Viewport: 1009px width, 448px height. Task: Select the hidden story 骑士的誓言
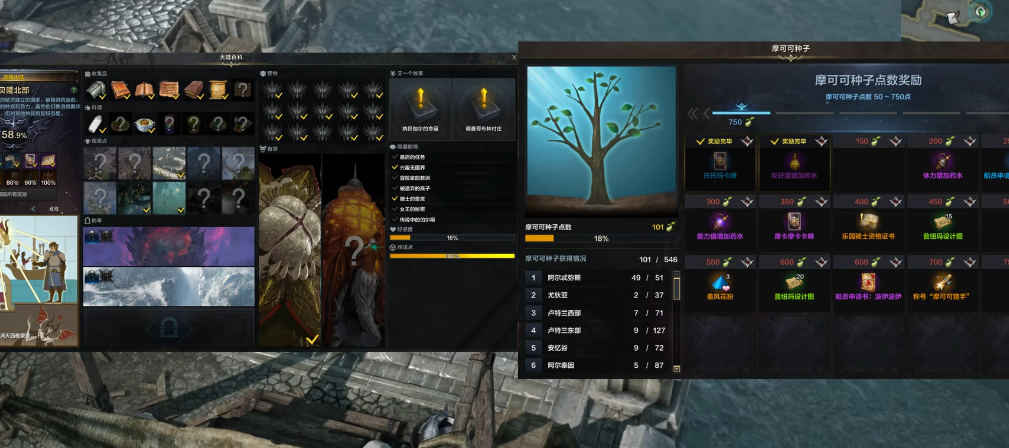[412, 198]
